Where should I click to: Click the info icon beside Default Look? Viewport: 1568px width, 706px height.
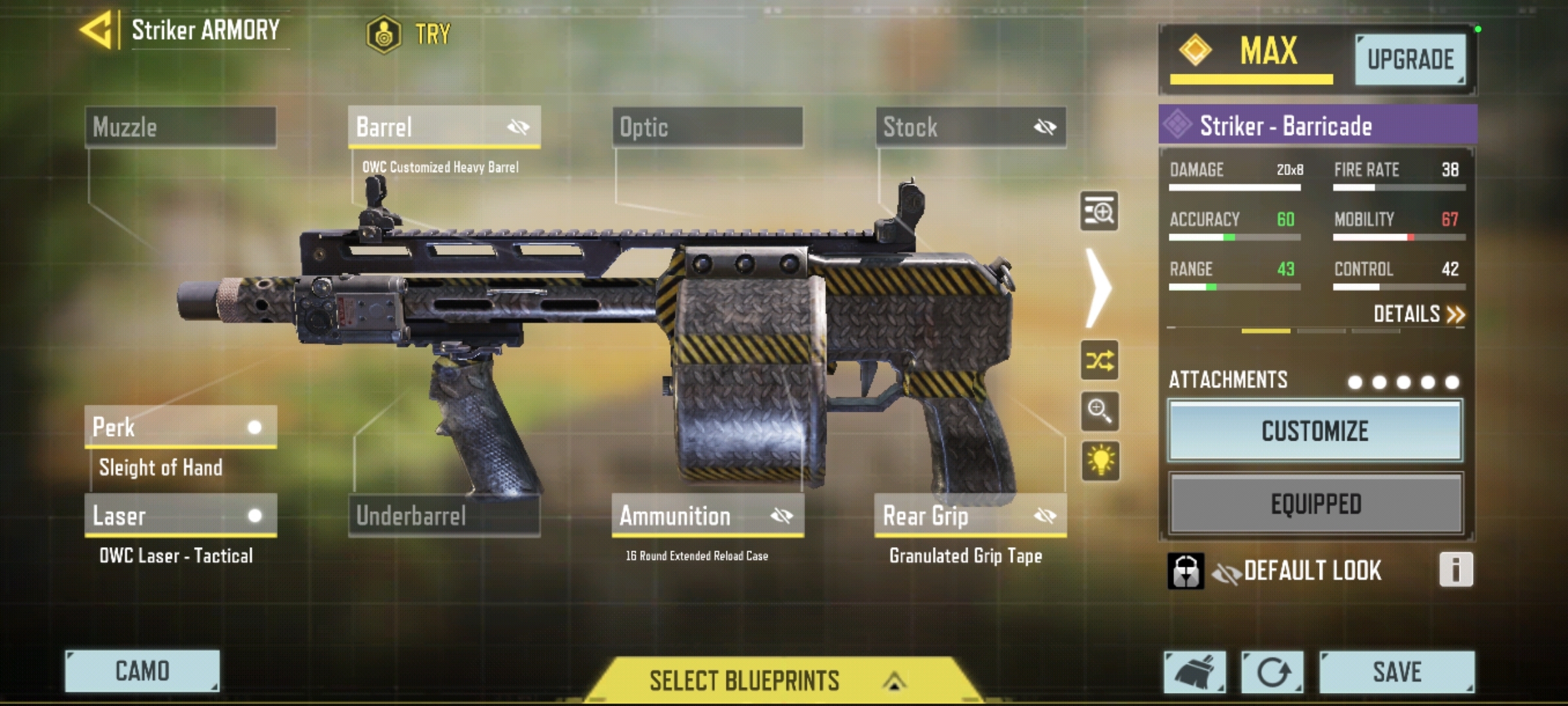[1456, 571]
